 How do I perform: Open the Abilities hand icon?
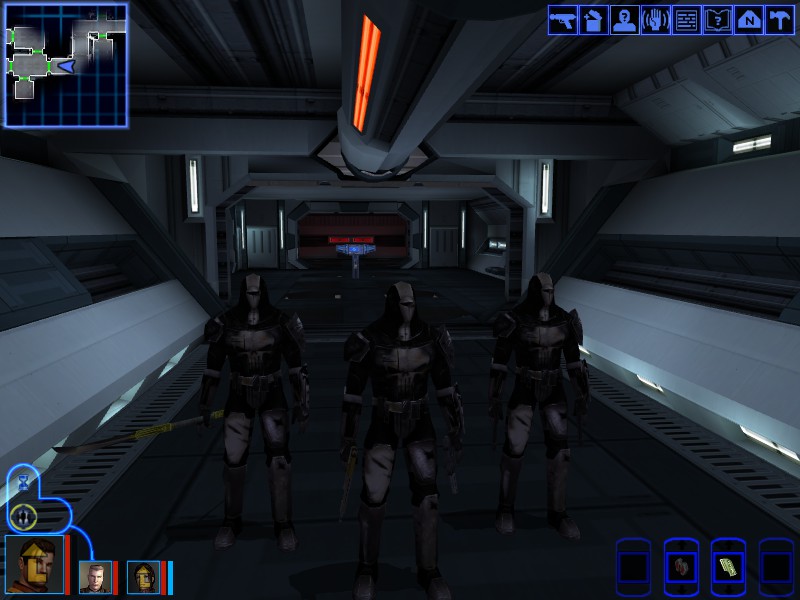tap(656, 20)
